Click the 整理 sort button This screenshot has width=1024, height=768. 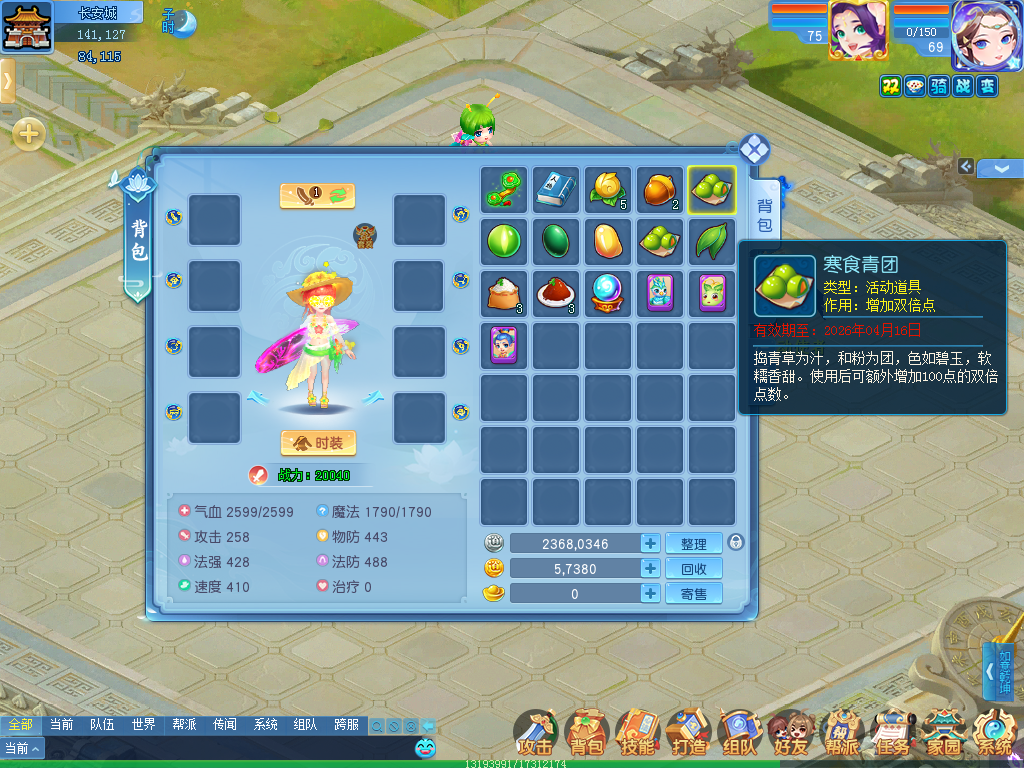693,543
